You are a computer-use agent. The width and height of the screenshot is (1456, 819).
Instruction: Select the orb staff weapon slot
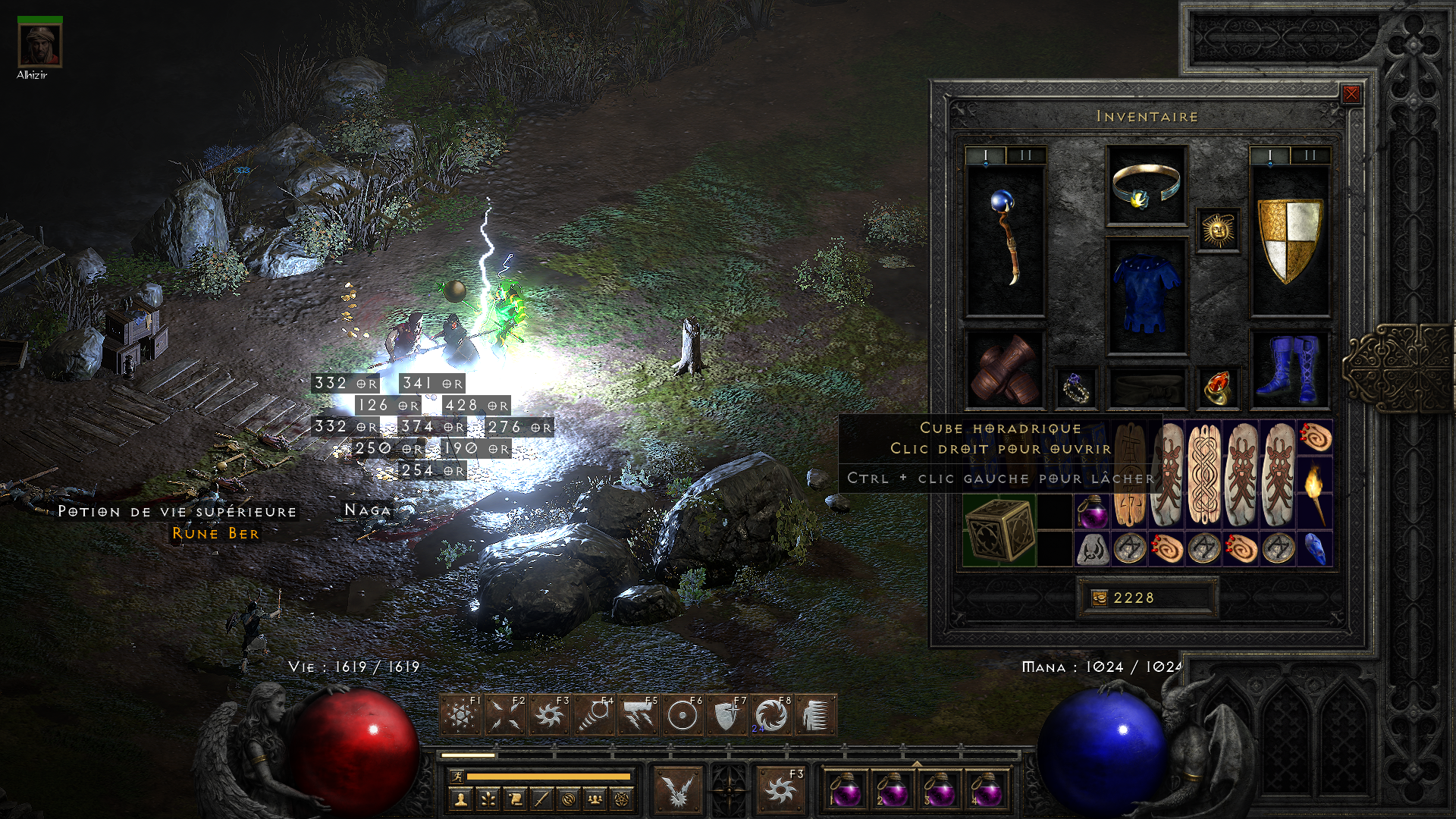(1005, 240)
